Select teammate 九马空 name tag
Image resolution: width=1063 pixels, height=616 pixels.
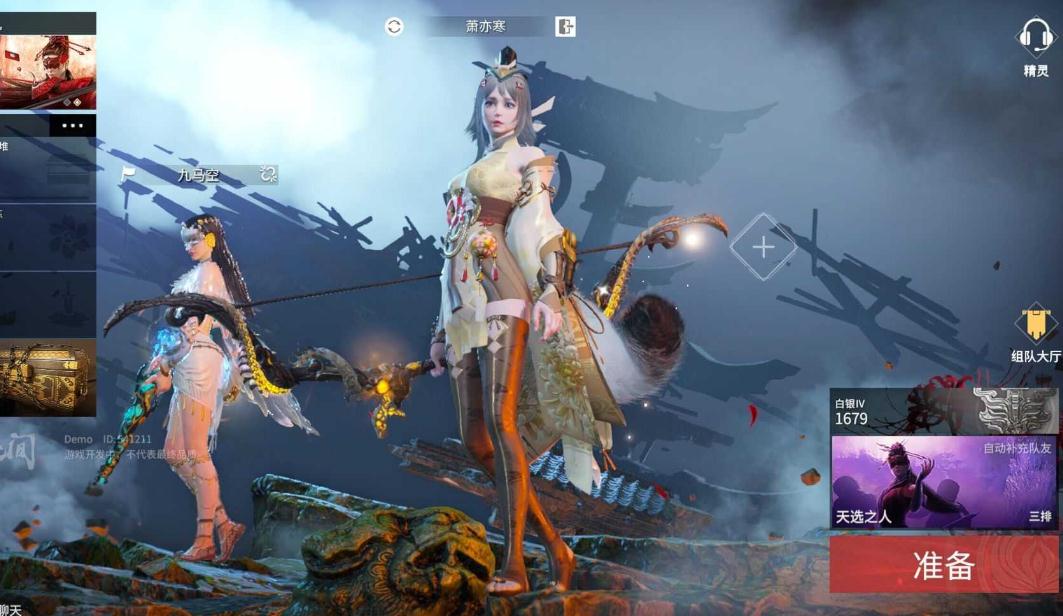(x=198, y=175)
